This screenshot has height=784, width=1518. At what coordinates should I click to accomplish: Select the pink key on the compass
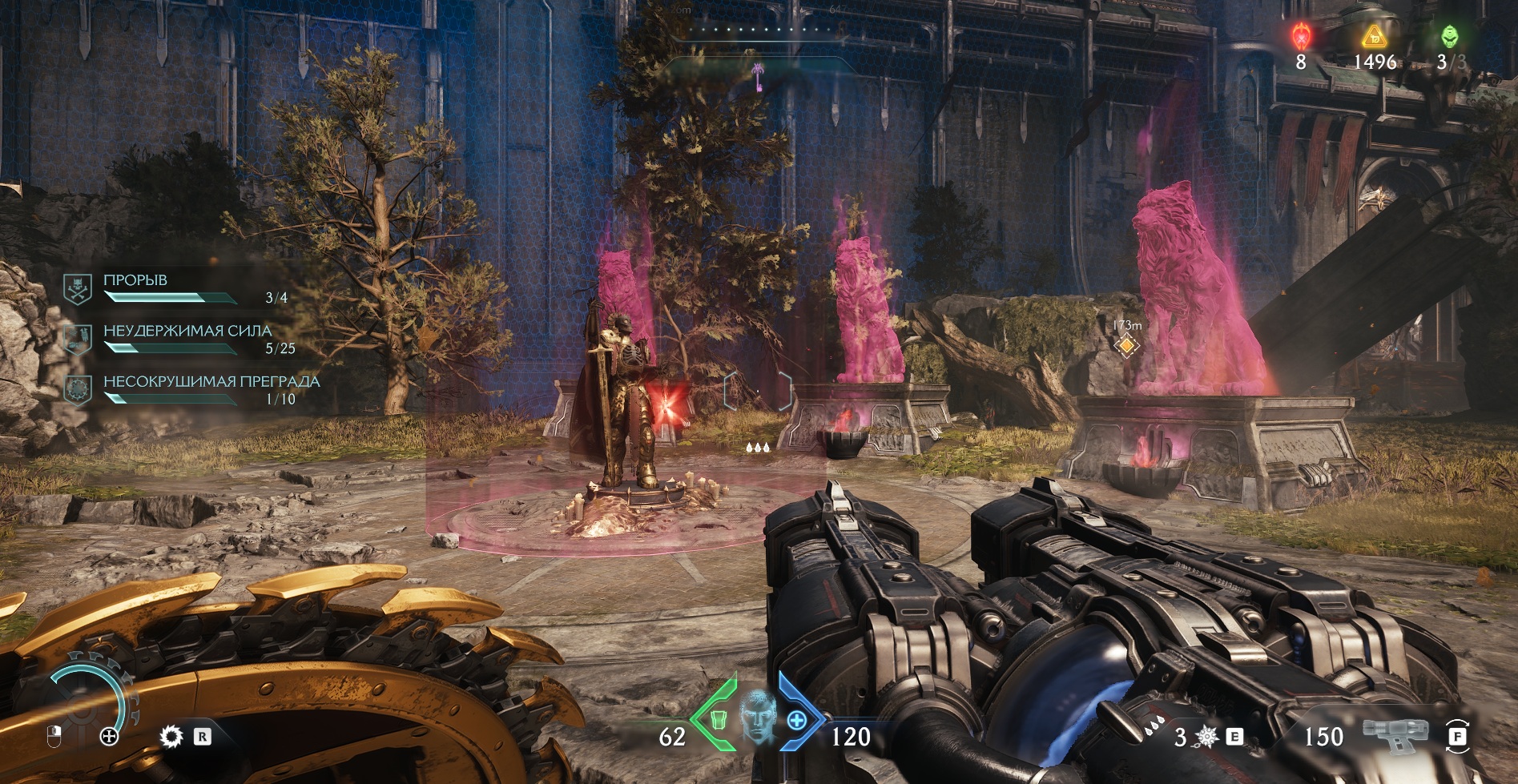[757, 75]
